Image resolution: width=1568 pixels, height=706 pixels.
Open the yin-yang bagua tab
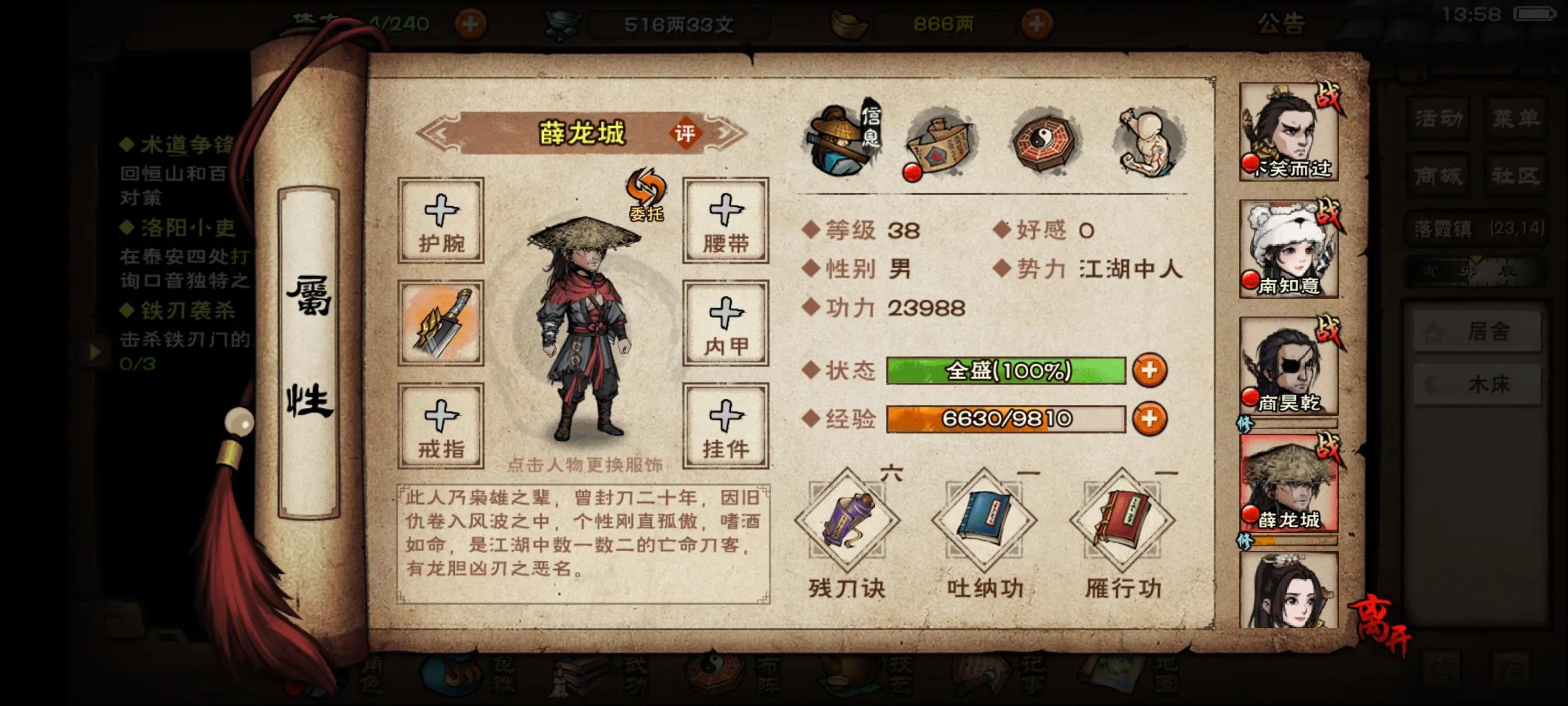(x=1044, y=142)
